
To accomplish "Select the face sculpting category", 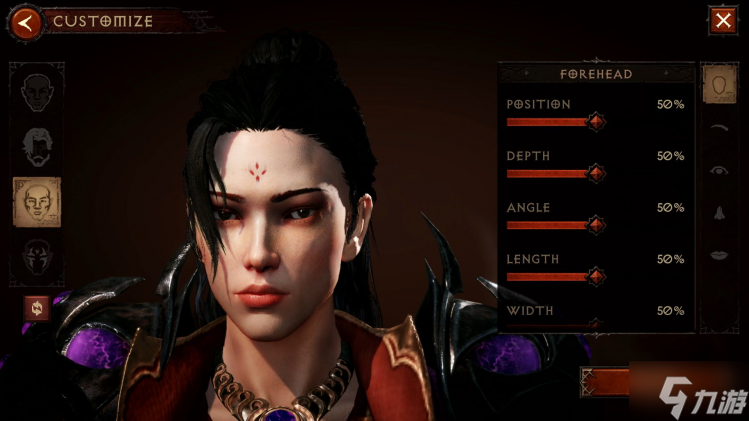I will [x=37, y=203].
